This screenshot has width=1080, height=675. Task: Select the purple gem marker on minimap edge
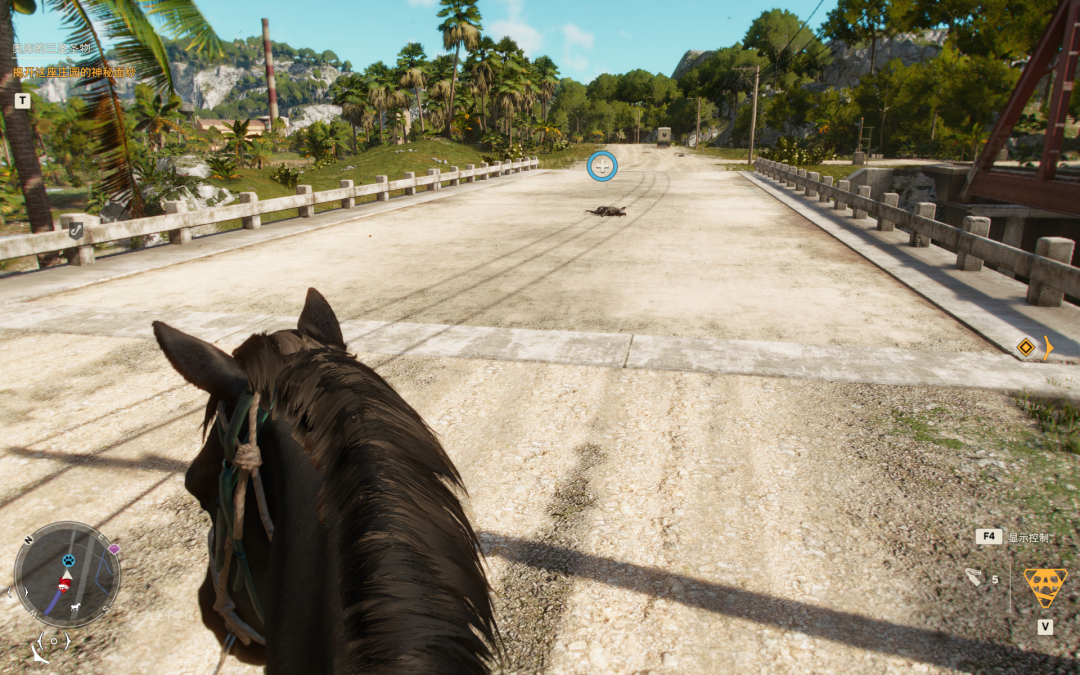[x=114, y=549]
